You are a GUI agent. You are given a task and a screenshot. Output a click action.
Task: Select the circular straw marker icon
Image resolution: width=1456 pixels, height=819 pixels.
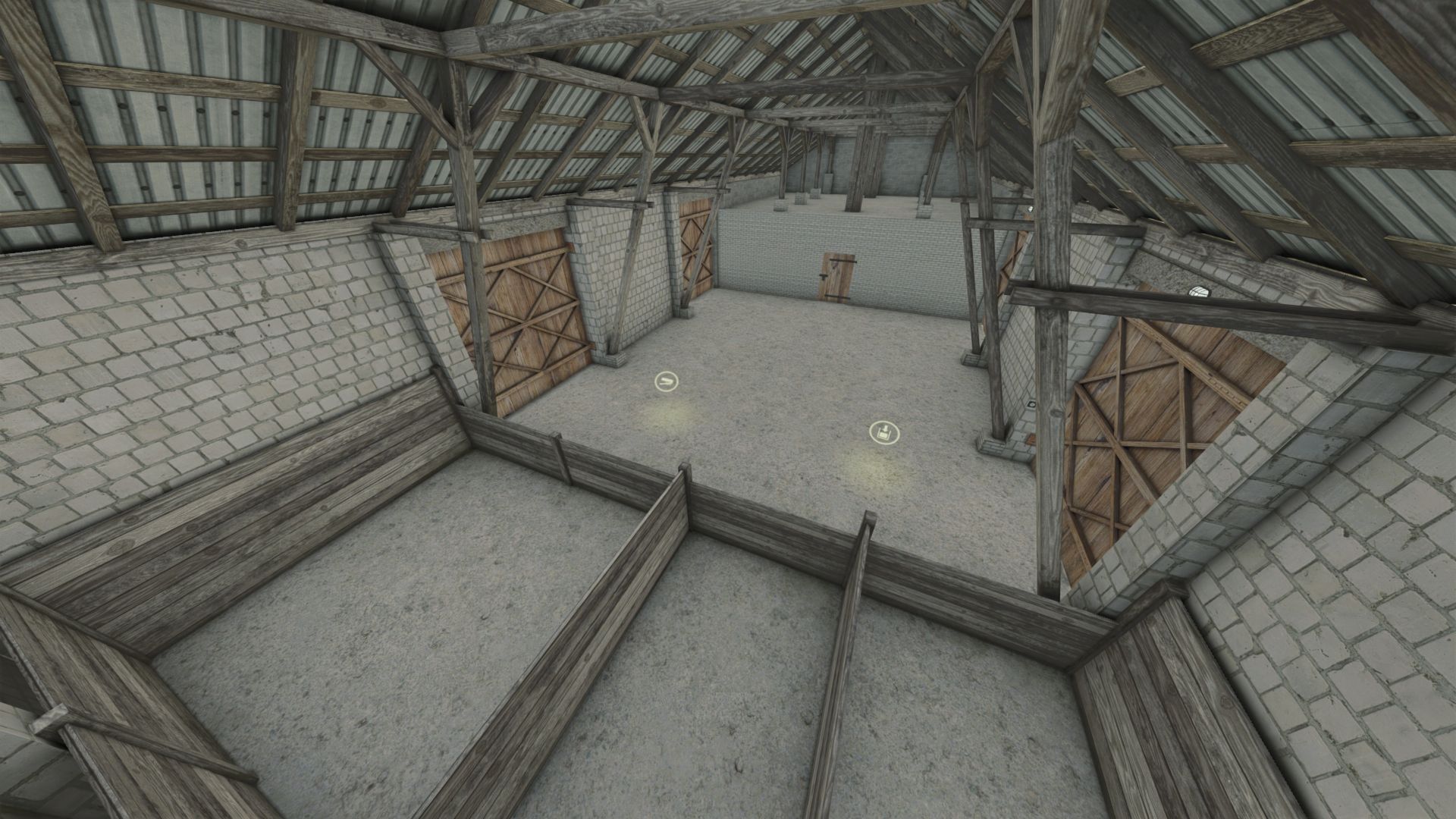(666, 381)
